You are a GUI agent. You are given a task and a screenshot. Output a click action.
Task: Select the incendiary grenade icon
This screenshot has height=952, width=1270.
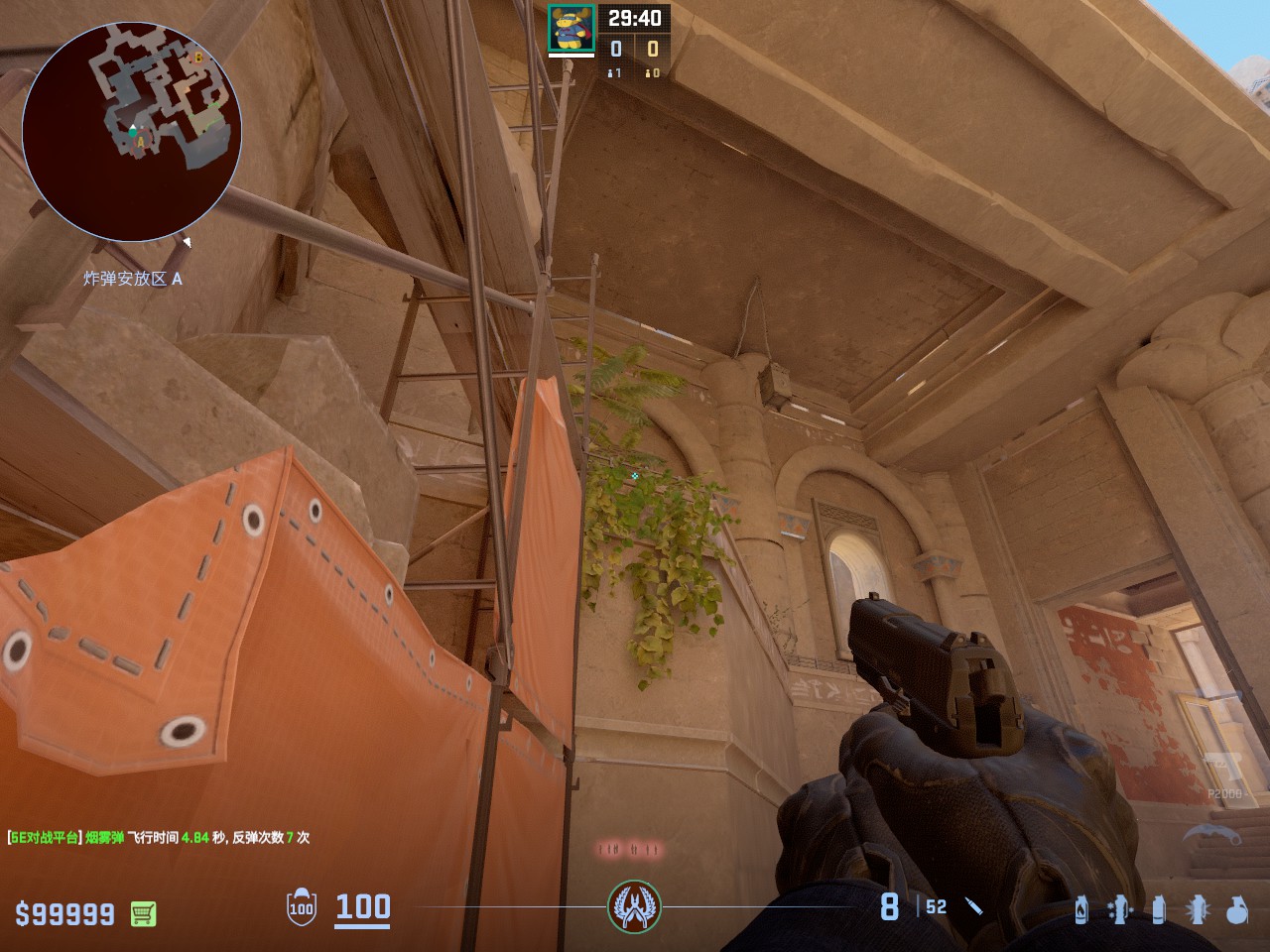point(1081,908)
